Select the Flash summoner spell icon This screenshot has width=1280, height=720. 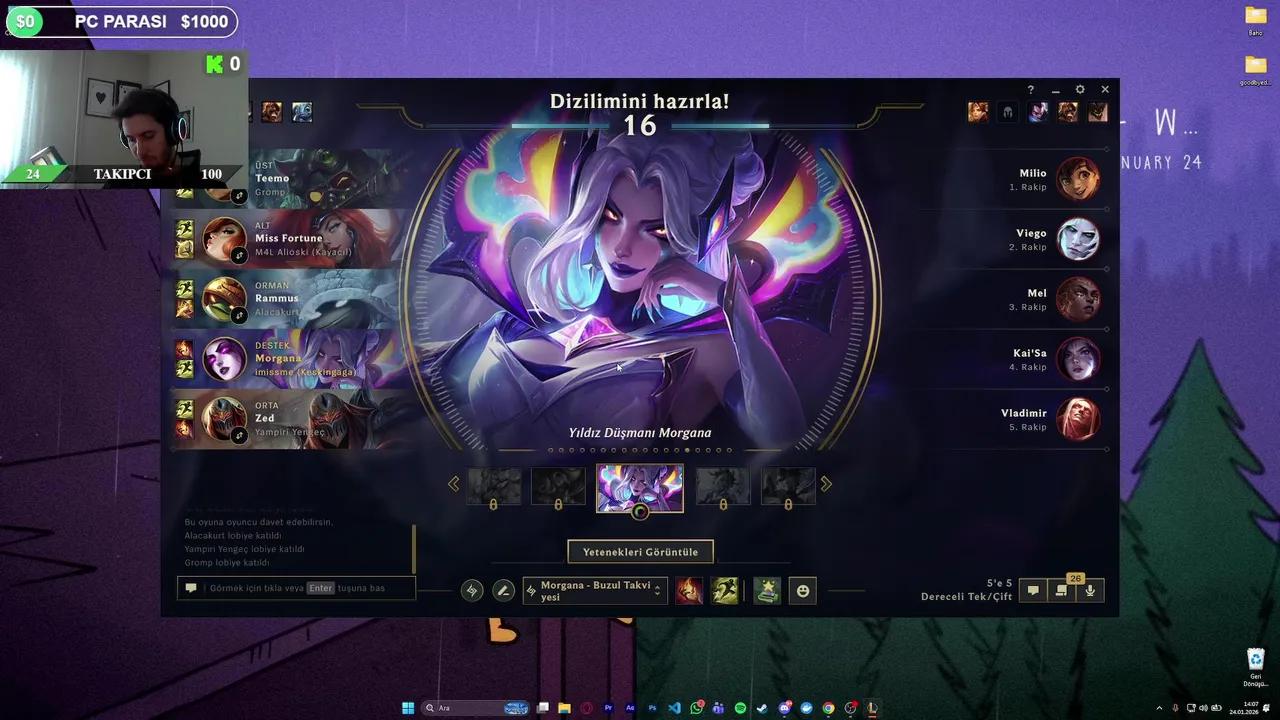(689, 590)
